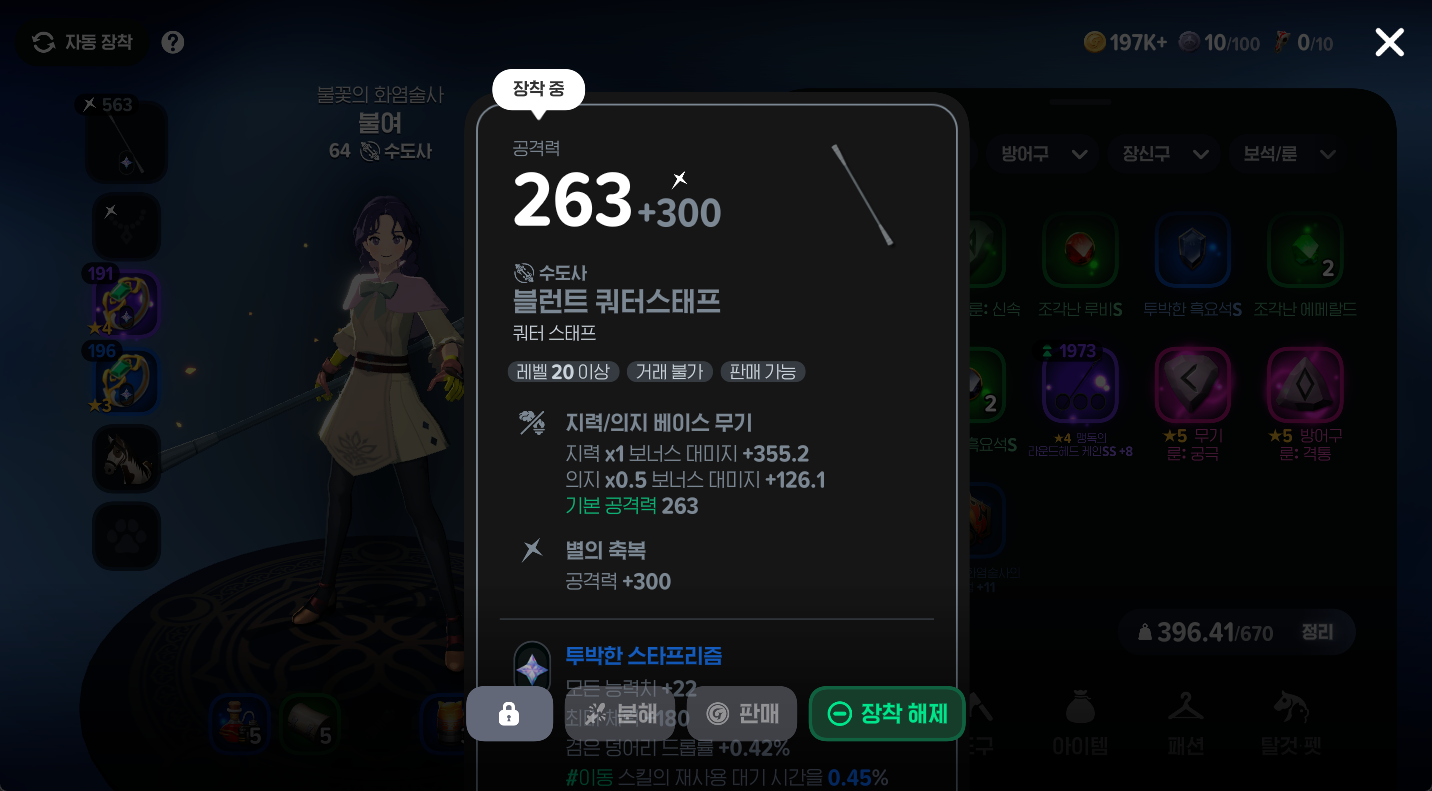Screen dimensions: 1432x791
Task: Toggle the item lock padlock
Action: click(509, 713)
